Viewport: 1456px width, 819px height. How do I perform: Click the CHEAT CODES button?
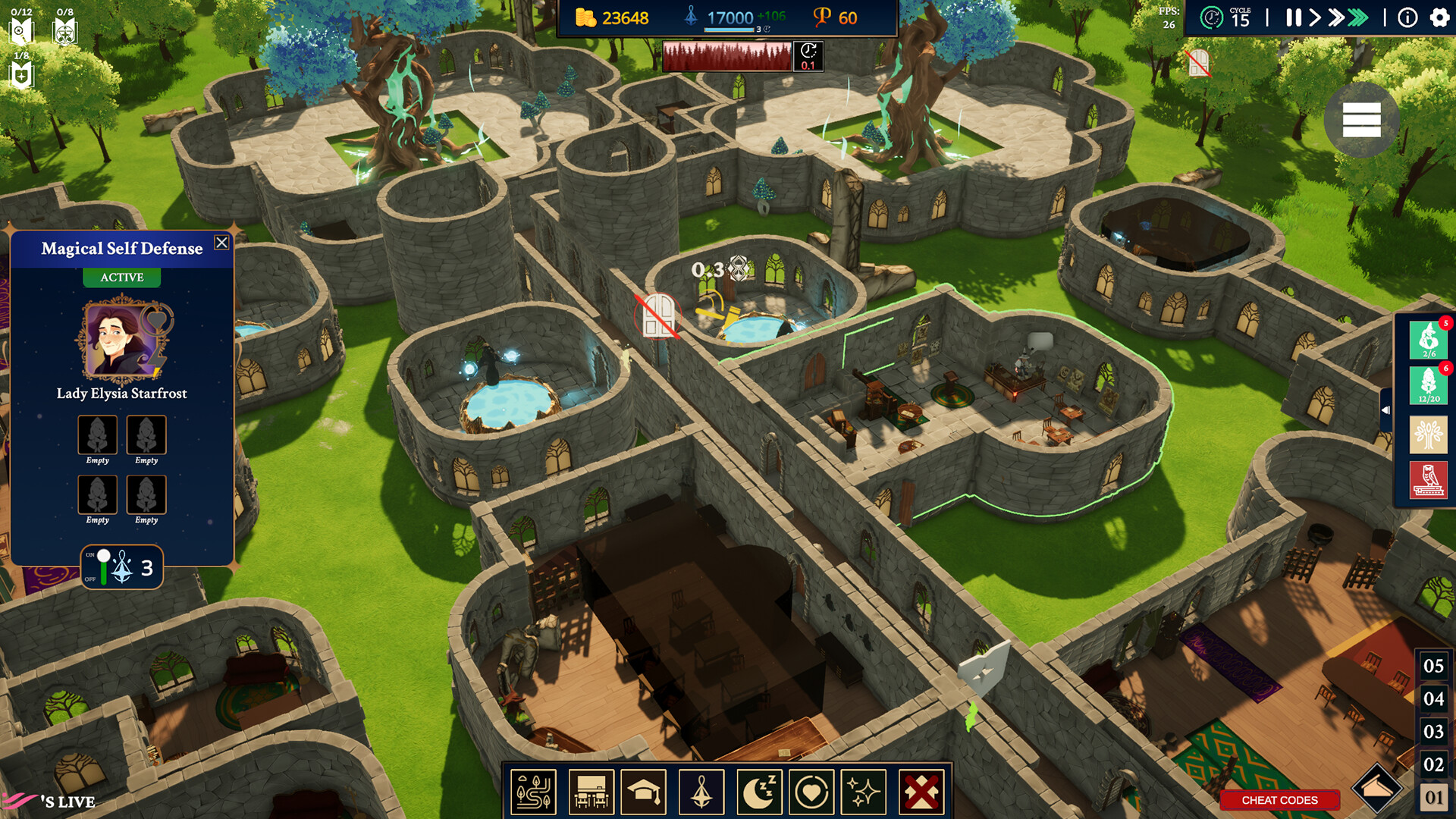coord(1279,800)
